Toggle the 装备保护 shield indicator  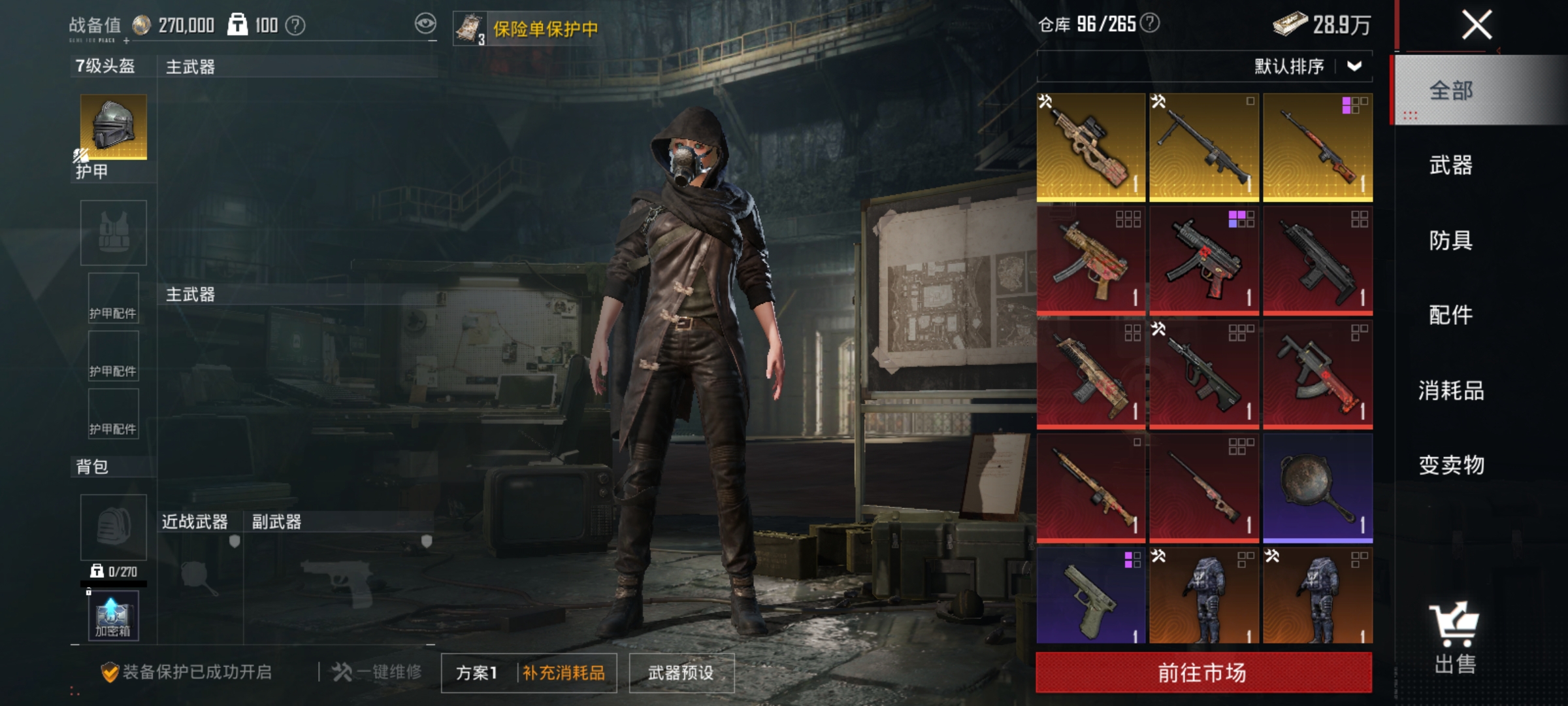click(x=111, y=673)
